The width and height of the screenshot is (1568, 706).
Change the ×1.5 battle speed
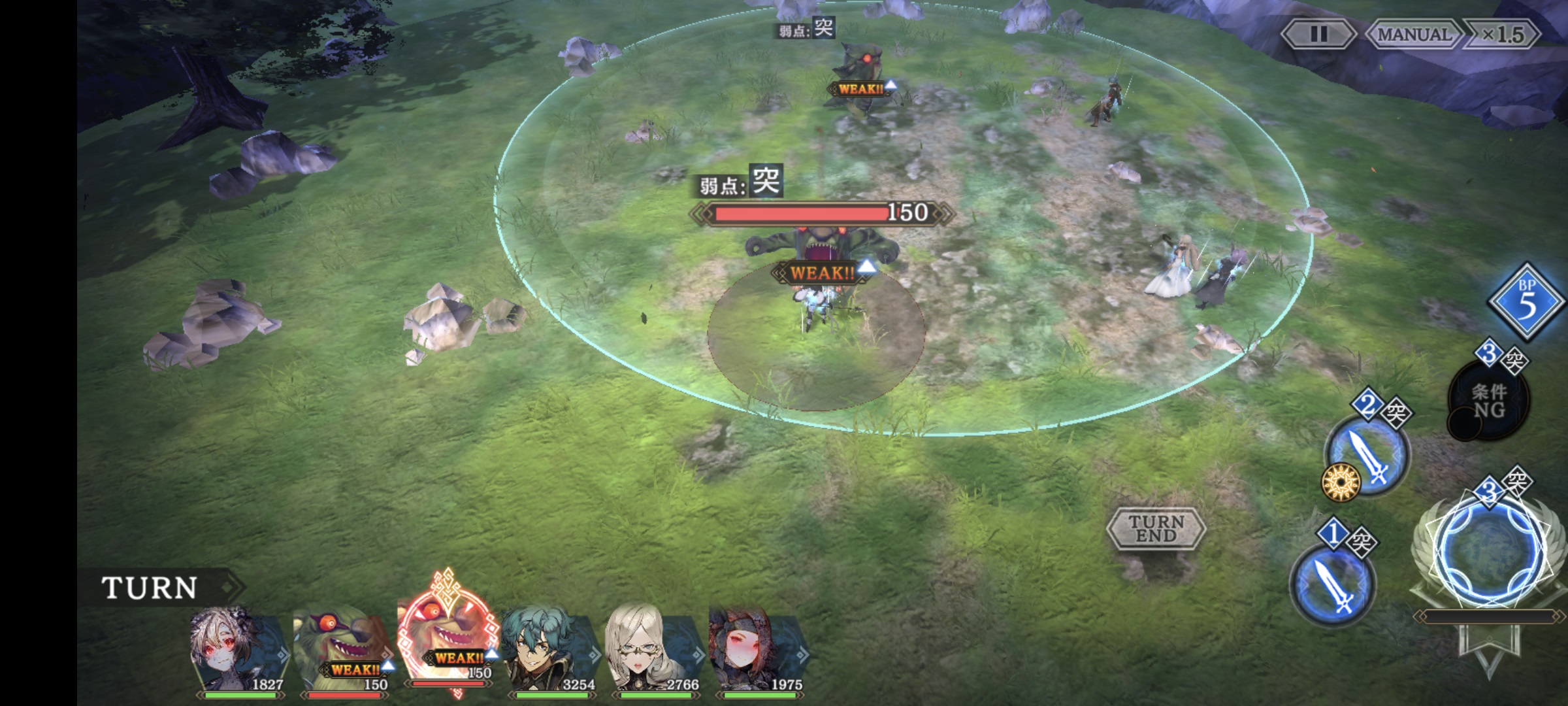click(x=1503, y=34)
